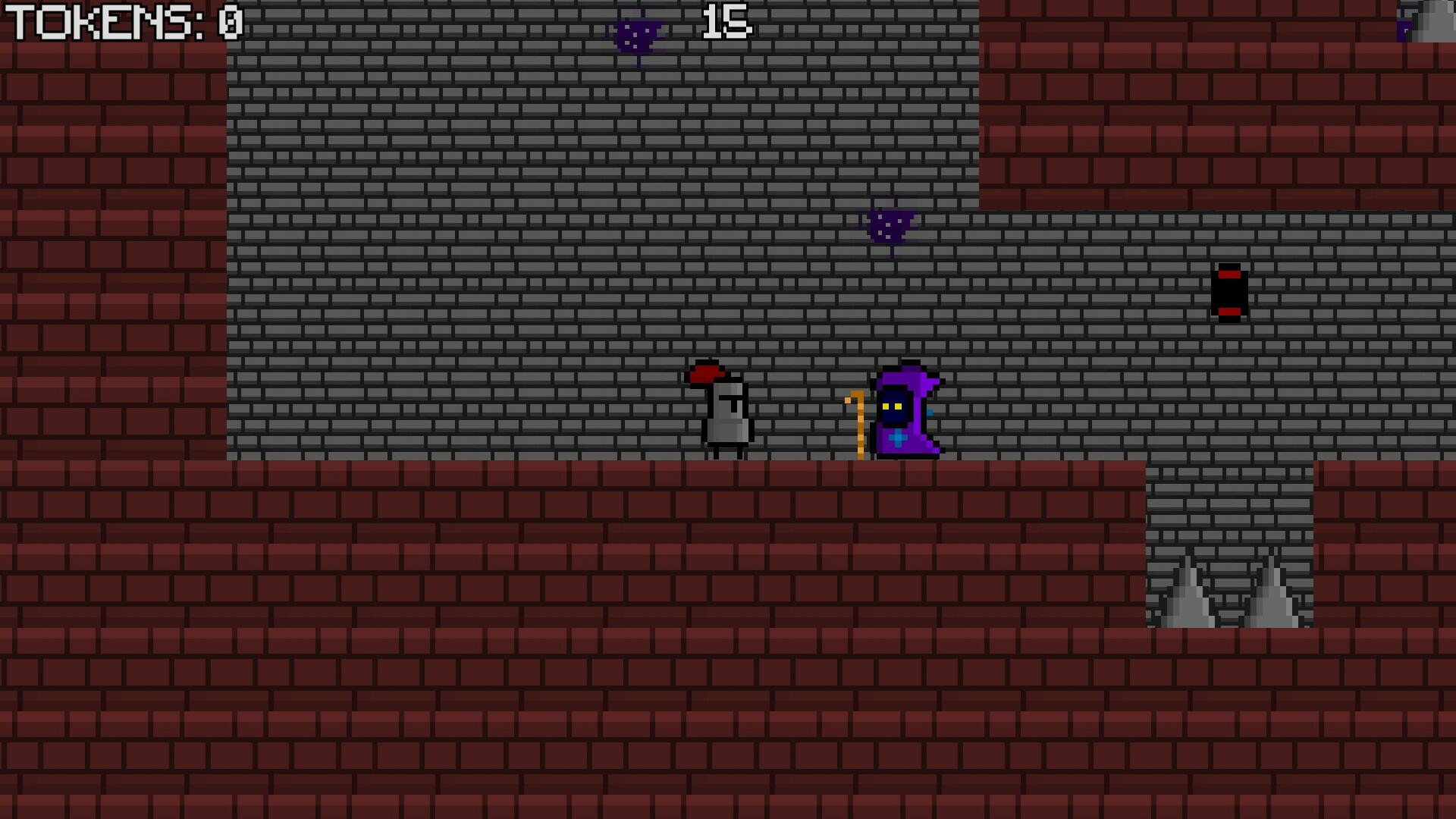Click the blue cross on the wizard's robe
Screen dimensions: 1456x819
[x=899, y=436]
